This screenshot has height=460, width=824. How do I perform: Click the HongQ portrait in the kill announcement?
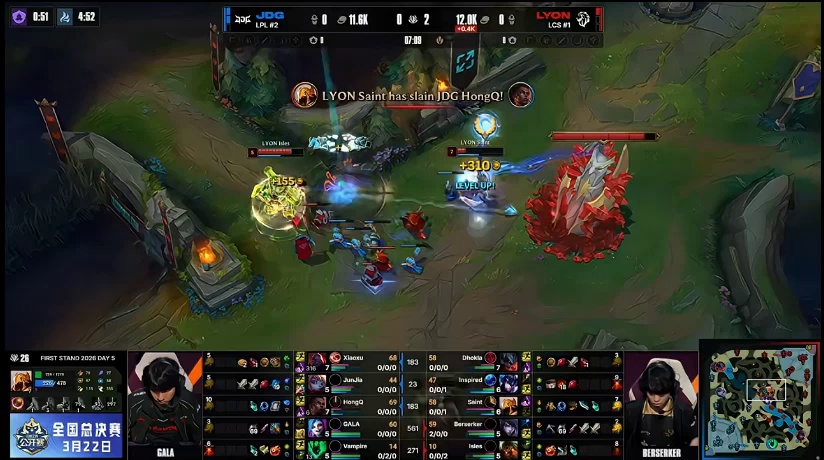pyautogui.click(x=521, y=95)
